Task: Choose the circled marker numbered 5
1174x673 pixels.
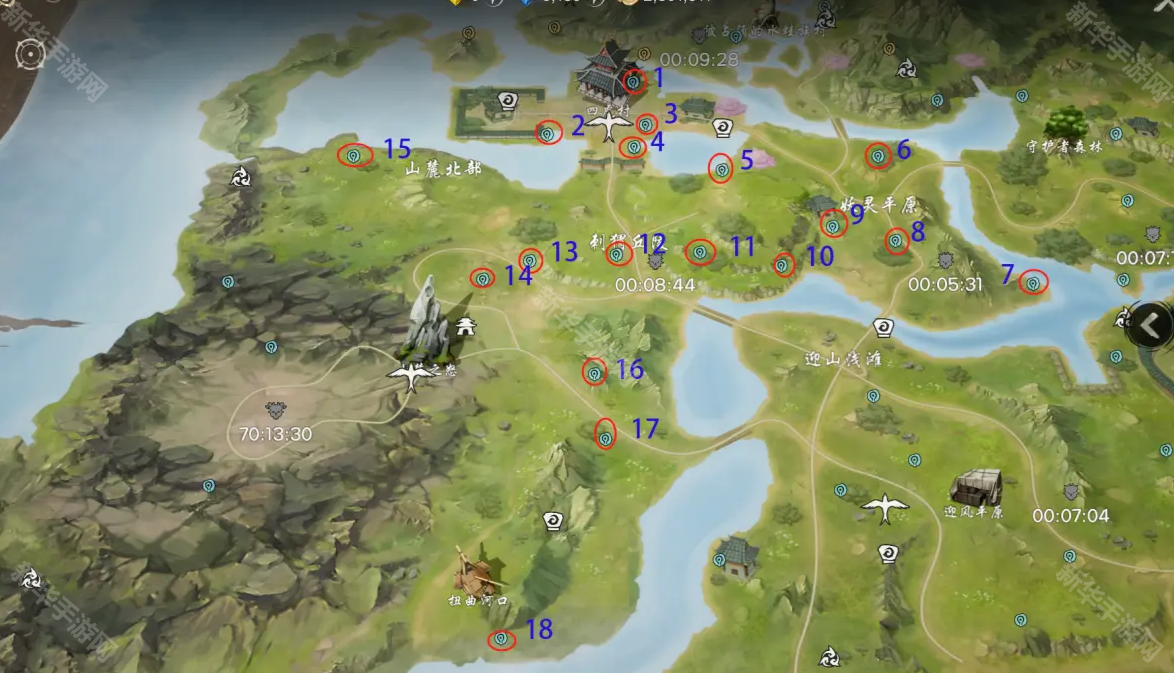Action: (721, 169)
